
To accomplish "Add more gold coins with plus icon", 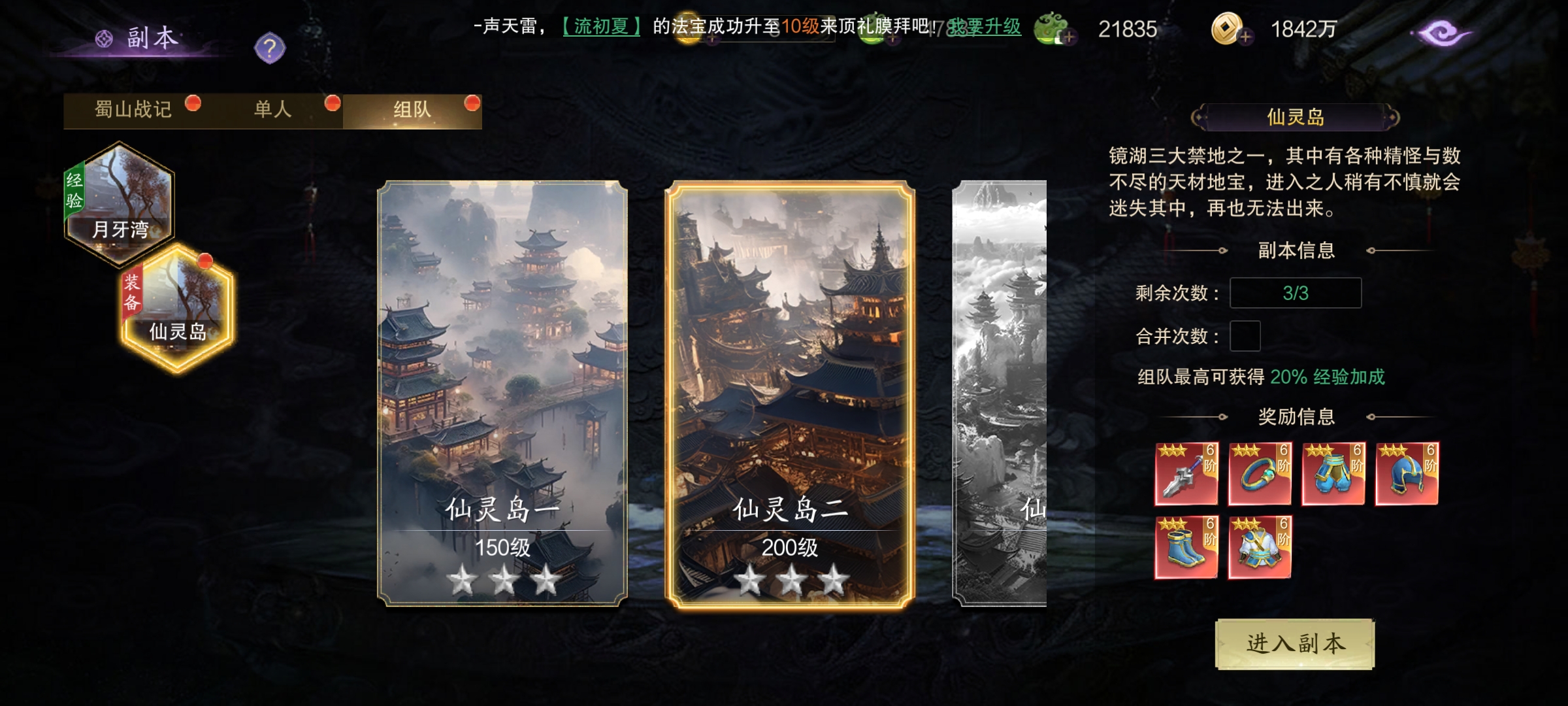I will coord(1245,37).
